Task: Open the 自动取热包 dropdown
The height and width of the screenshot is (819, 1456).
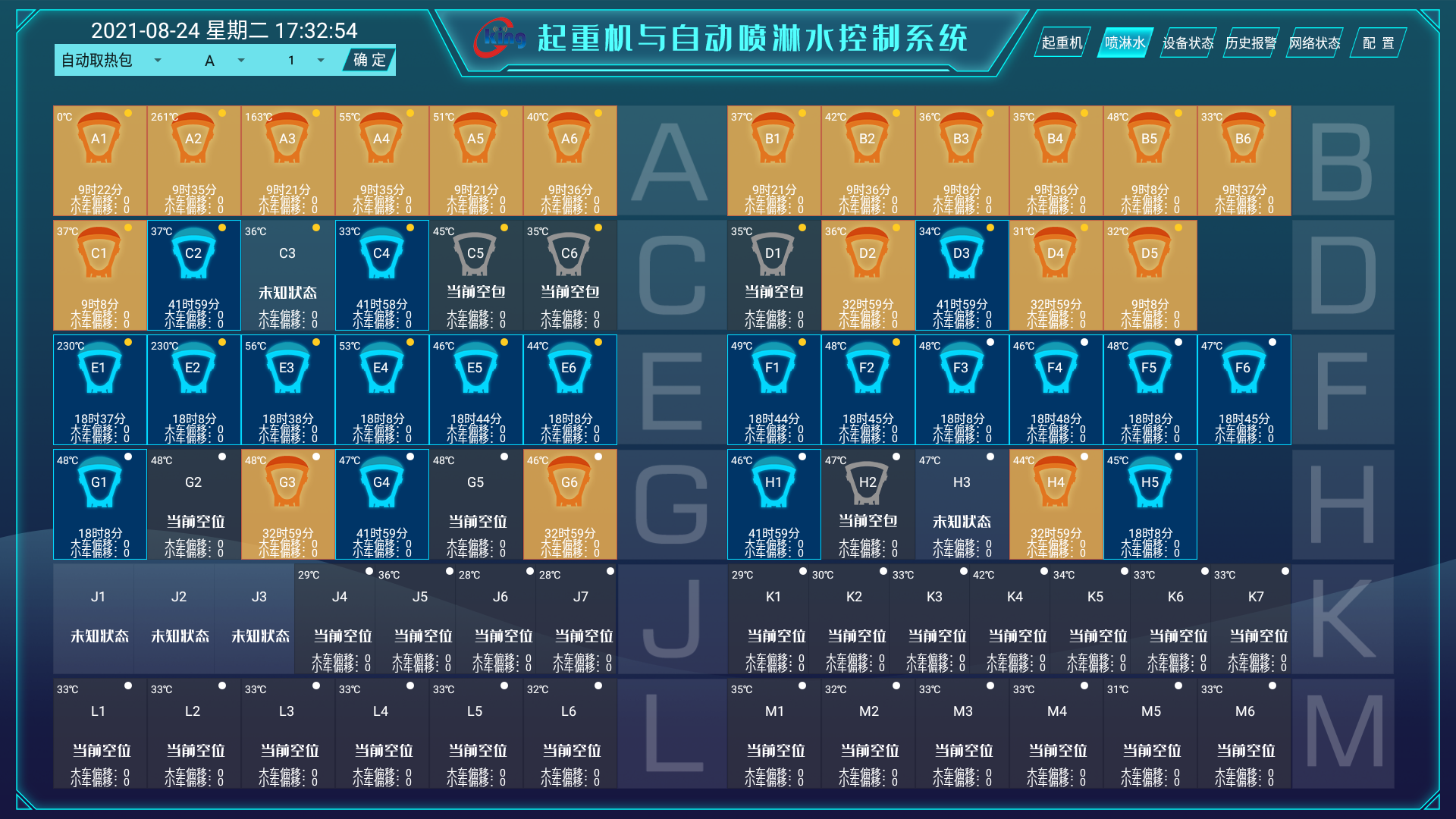Action: tap(111, 61)
